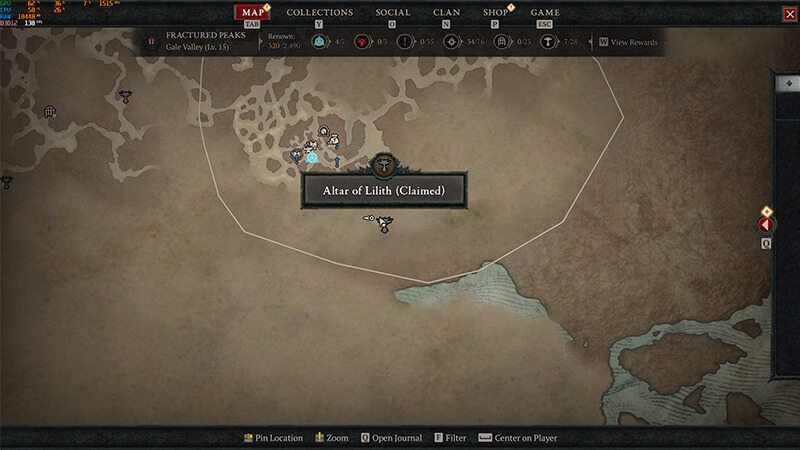This screenshot has height=450, width=800.
Task: Open the journal panel with the red arrow
Action: point(767,225)
